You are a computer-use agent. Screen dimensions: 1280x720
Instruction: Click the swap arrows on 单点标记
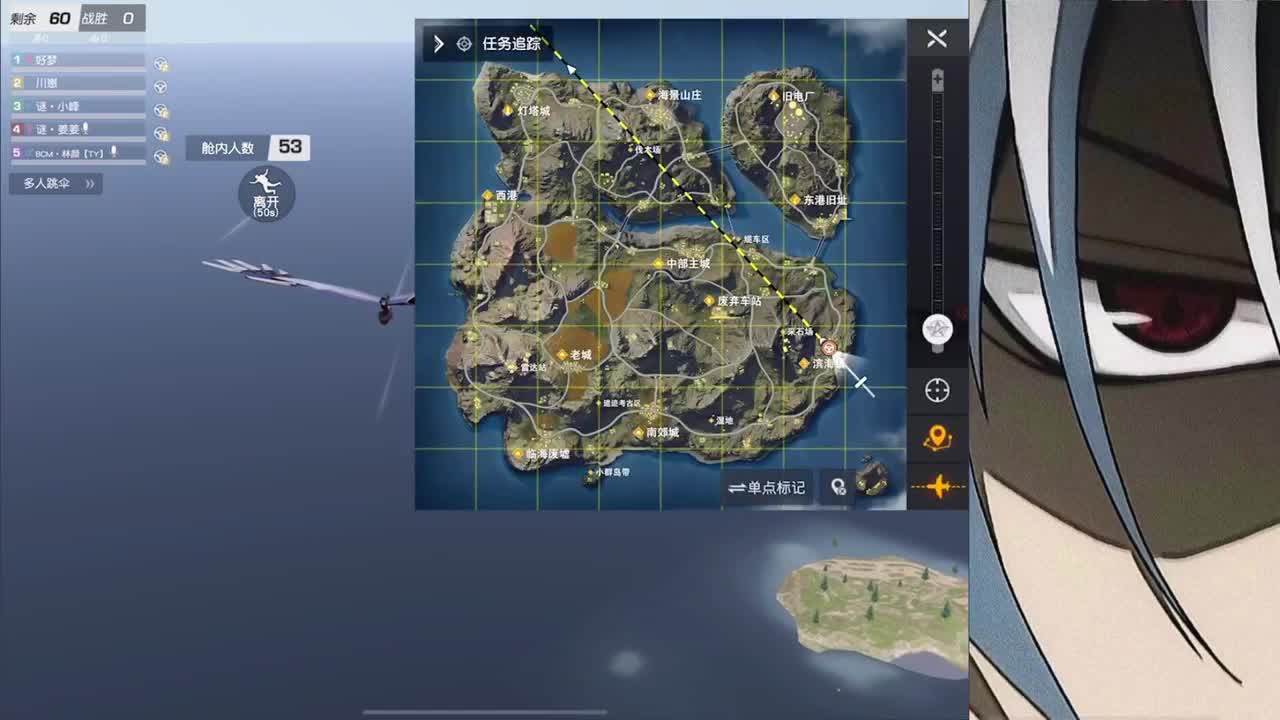tap(738, 486)
